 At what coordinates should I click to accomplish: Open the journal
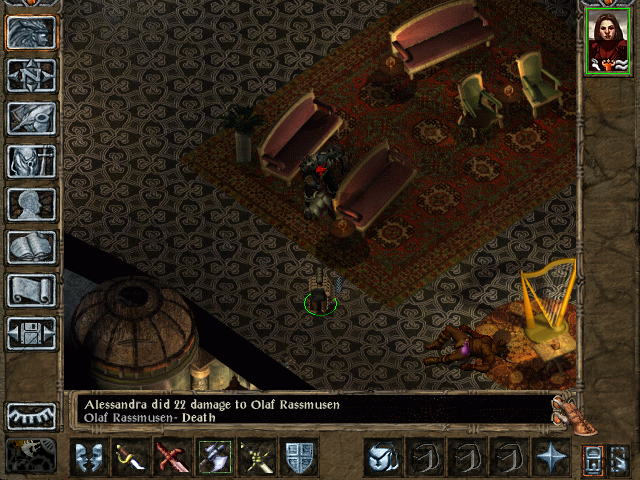pyautogui.click(x=31, y=117)
